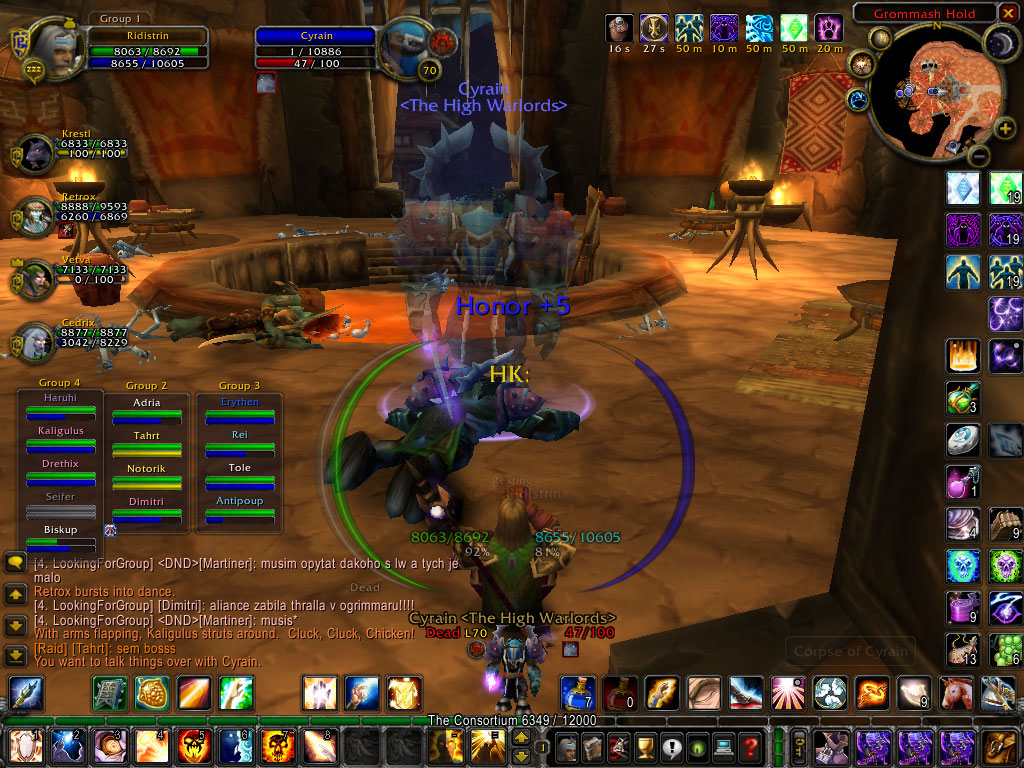Use the blue mana potion with count 7

click(x=578, y=692)
